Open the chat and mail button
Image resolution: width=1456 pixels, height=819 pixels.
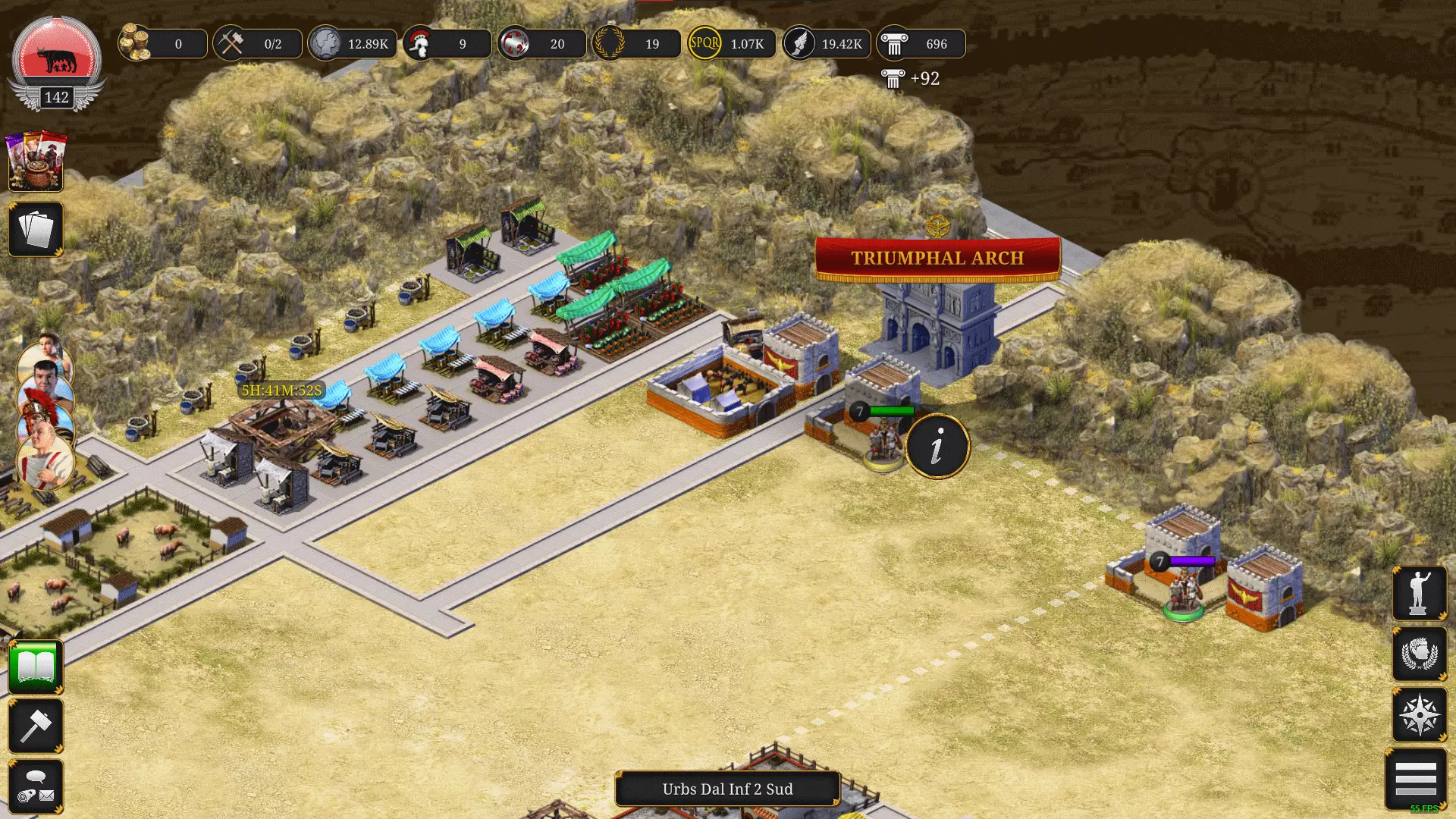click(x=36, y=786)
